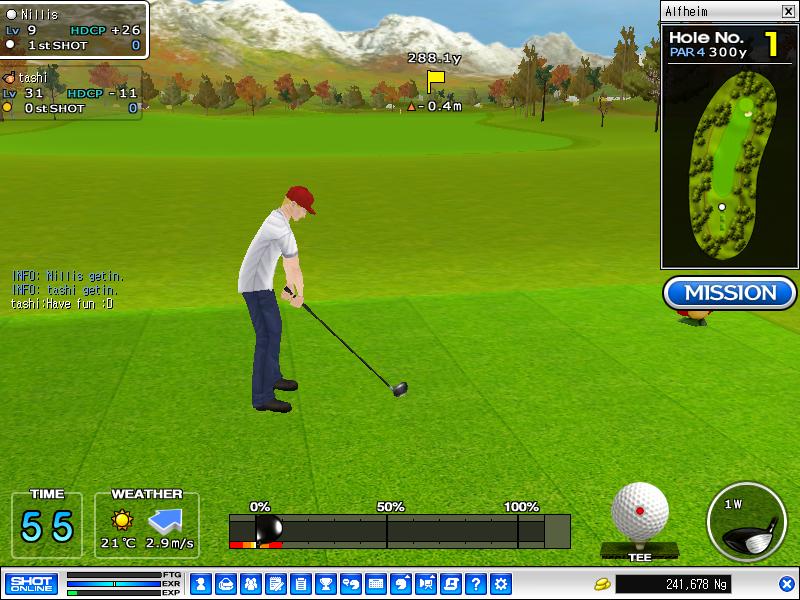The image size is (800, 600).
Task: Open the calendar grid toolbar icon
Action: pos(376,584)
